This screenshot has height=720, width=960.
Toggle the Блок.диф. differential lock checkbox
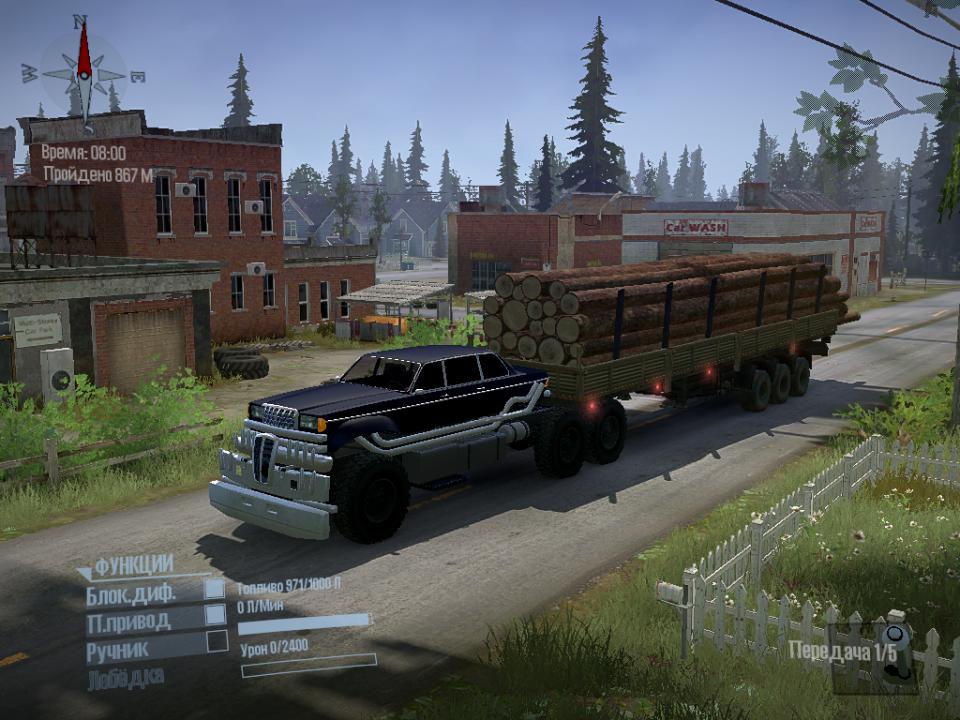coord(215,589)
